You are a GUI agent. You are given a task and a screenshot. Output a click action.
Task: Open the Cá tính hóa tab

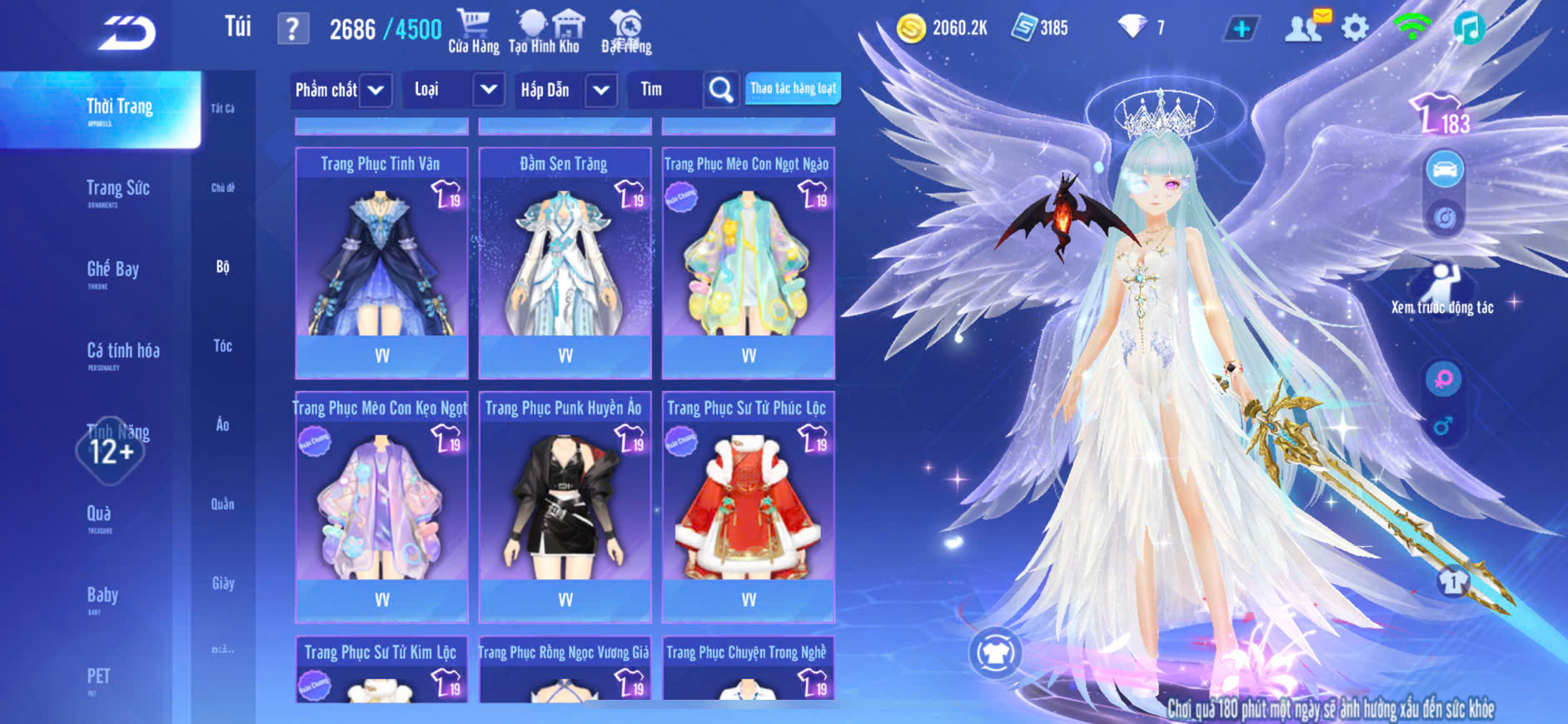(122, 352)
